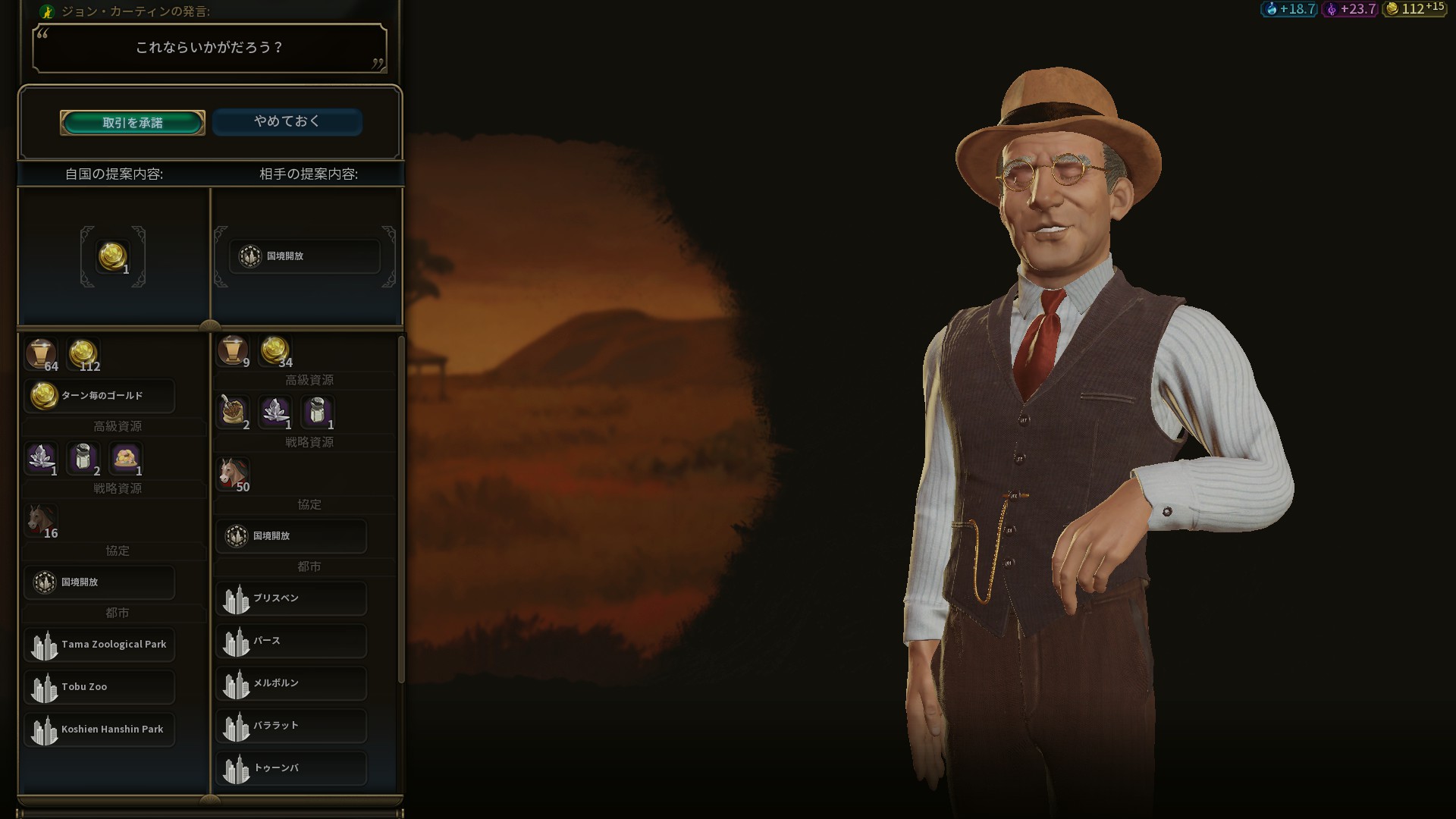Image resolution: width=1456 pixels, height=819 pixels.
Task: Offer the Tama Zoological Park city
Action: pyautogui.click(x=99, y=645)
